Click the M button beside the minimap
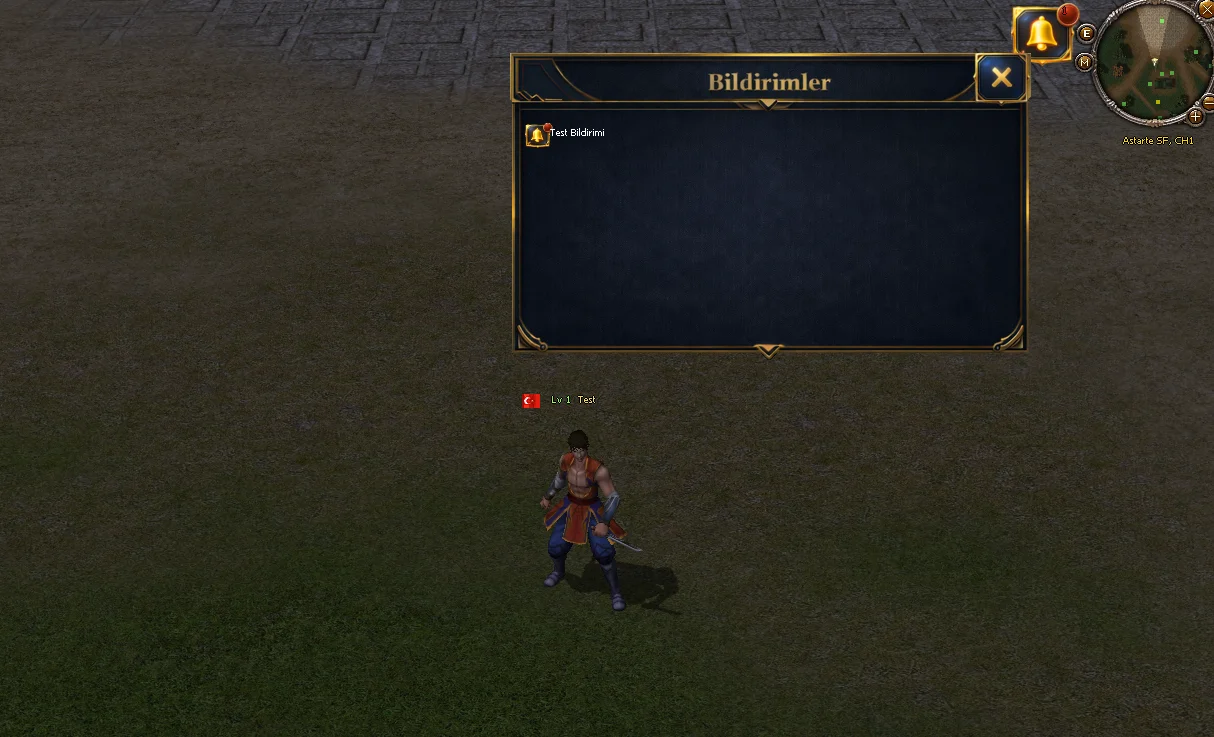Viewport: 1214px width, 737px height. (x=1085, y=62)
